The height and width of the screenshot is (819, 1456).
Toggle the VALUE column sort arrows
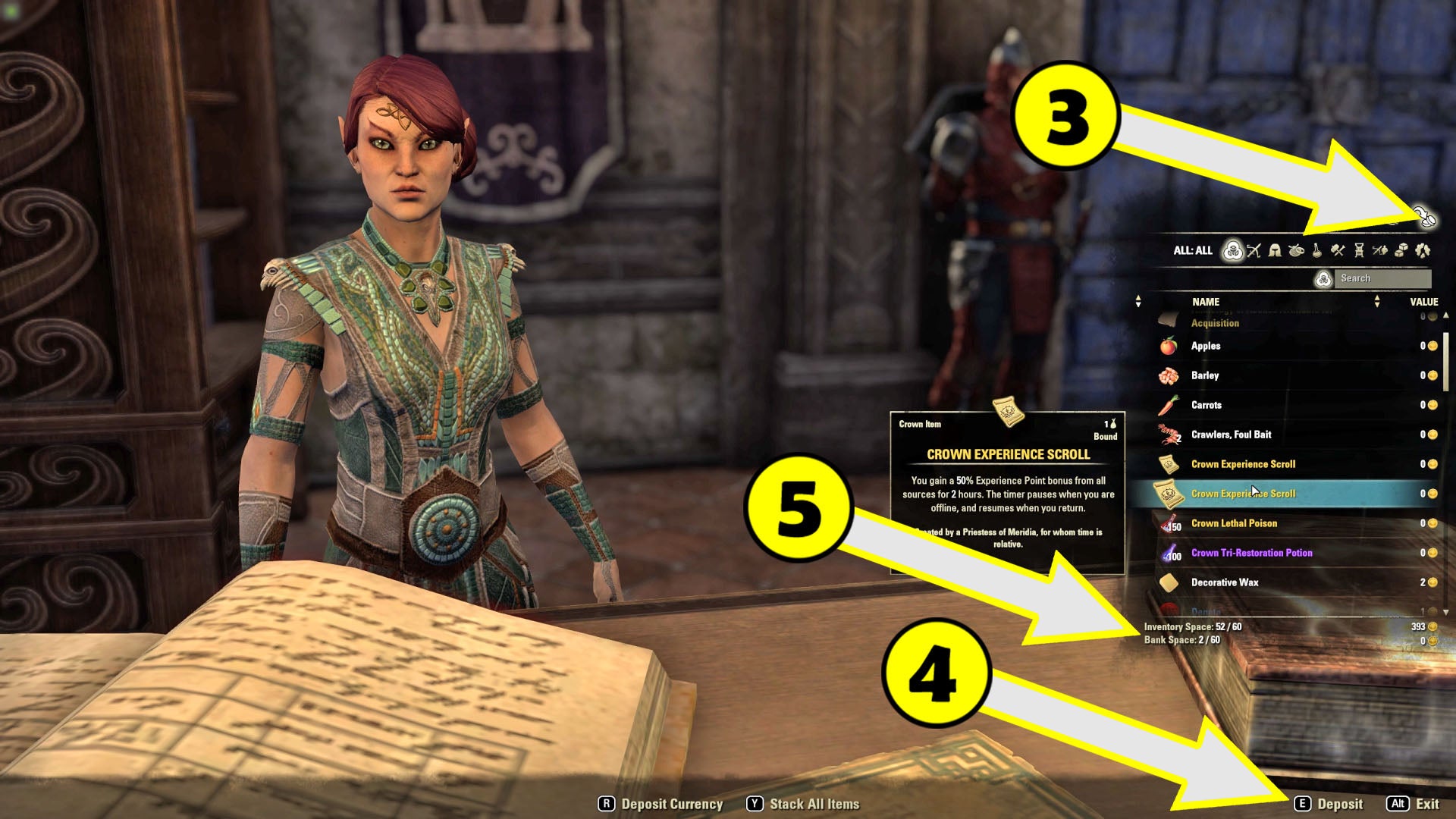tap(1378, 301)
